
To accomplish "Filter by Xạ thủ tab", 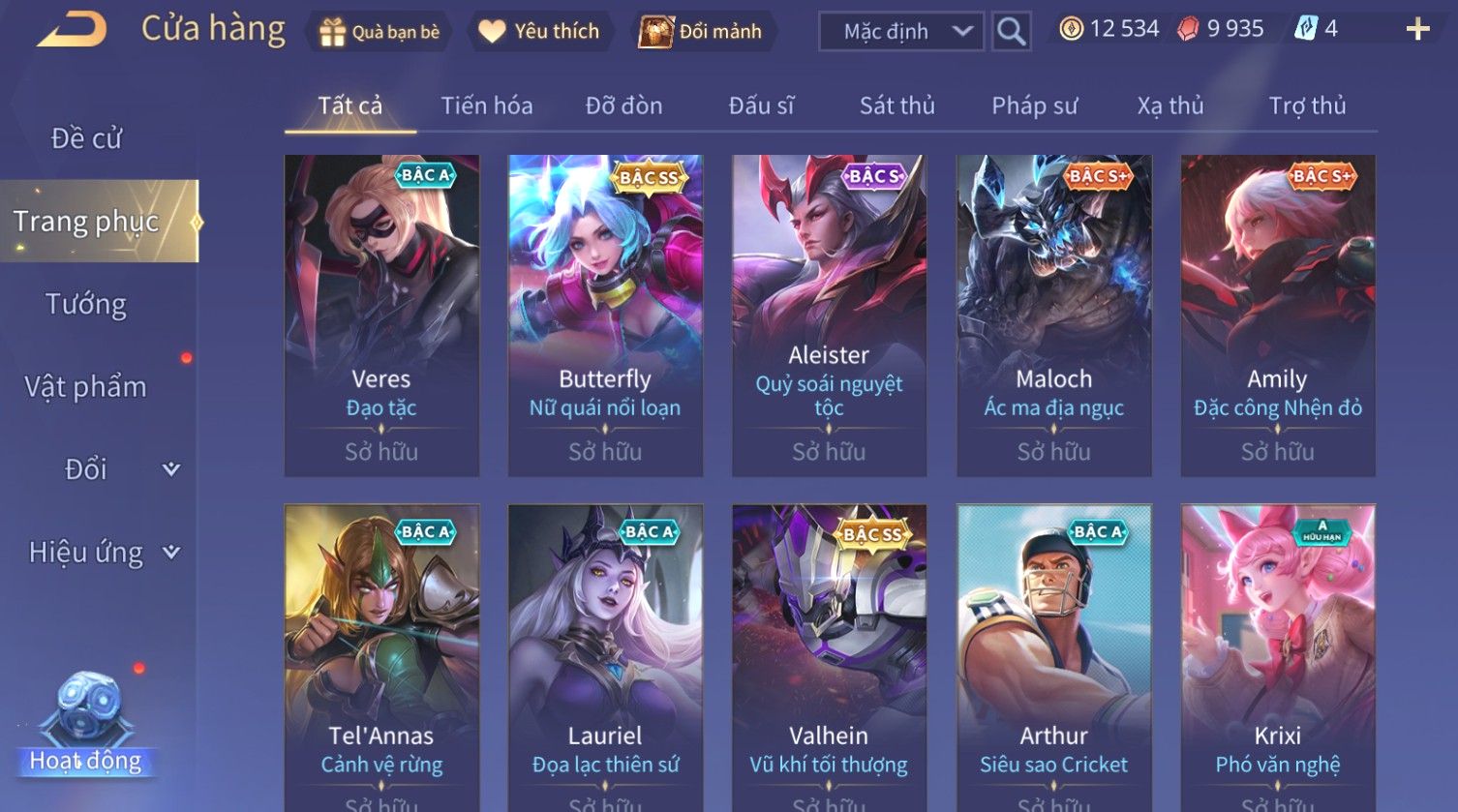I will (1169, 105).
